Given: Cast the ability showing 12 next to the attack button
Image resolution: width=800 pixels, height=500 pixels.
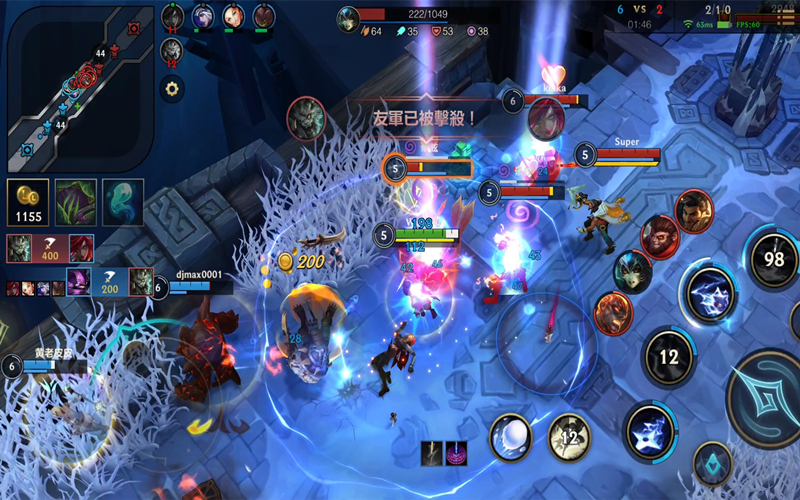Looking at the screenshot, I should click(670, 356).
